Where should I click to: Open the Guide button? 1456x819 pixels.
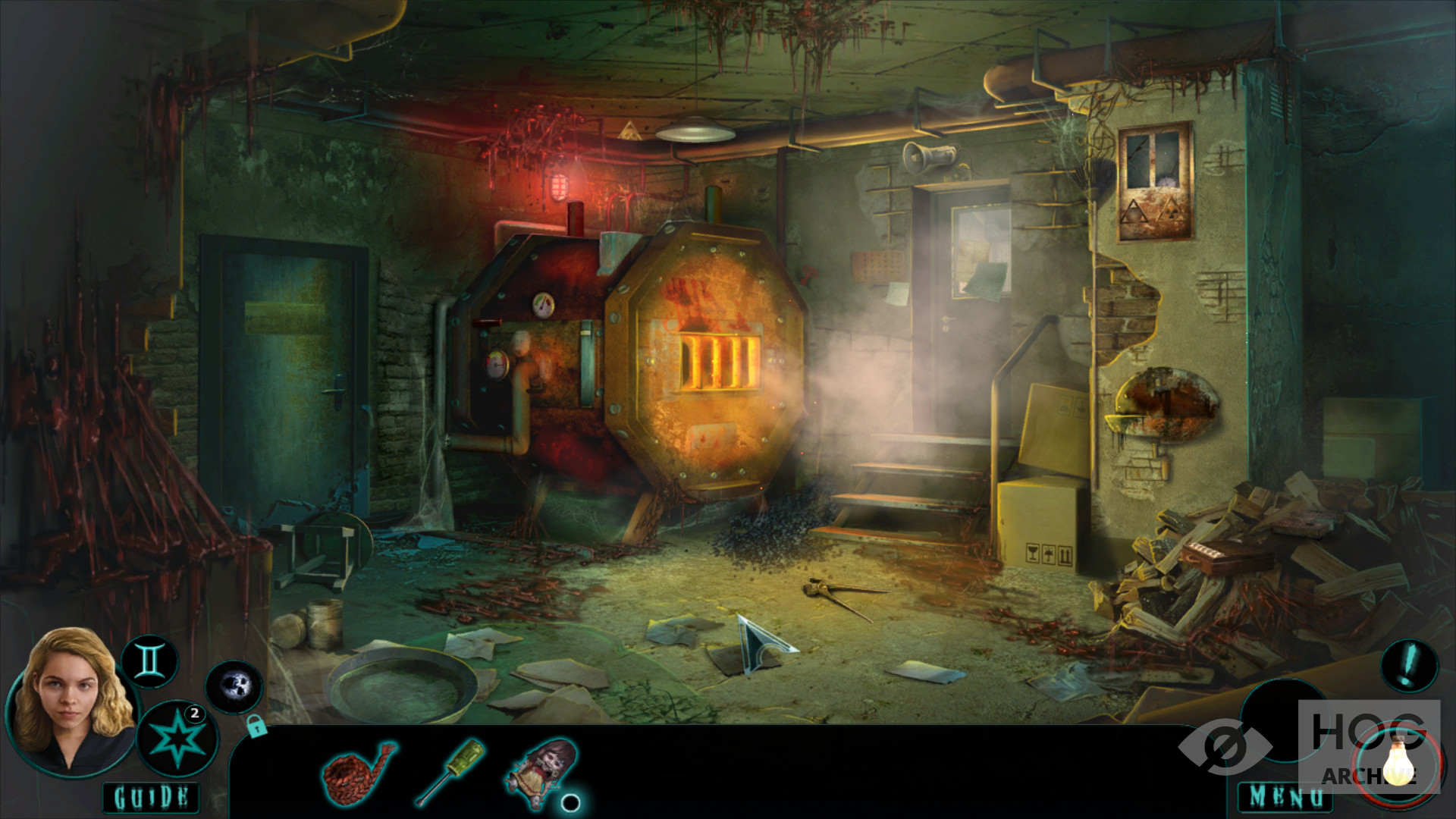point(151,797)
